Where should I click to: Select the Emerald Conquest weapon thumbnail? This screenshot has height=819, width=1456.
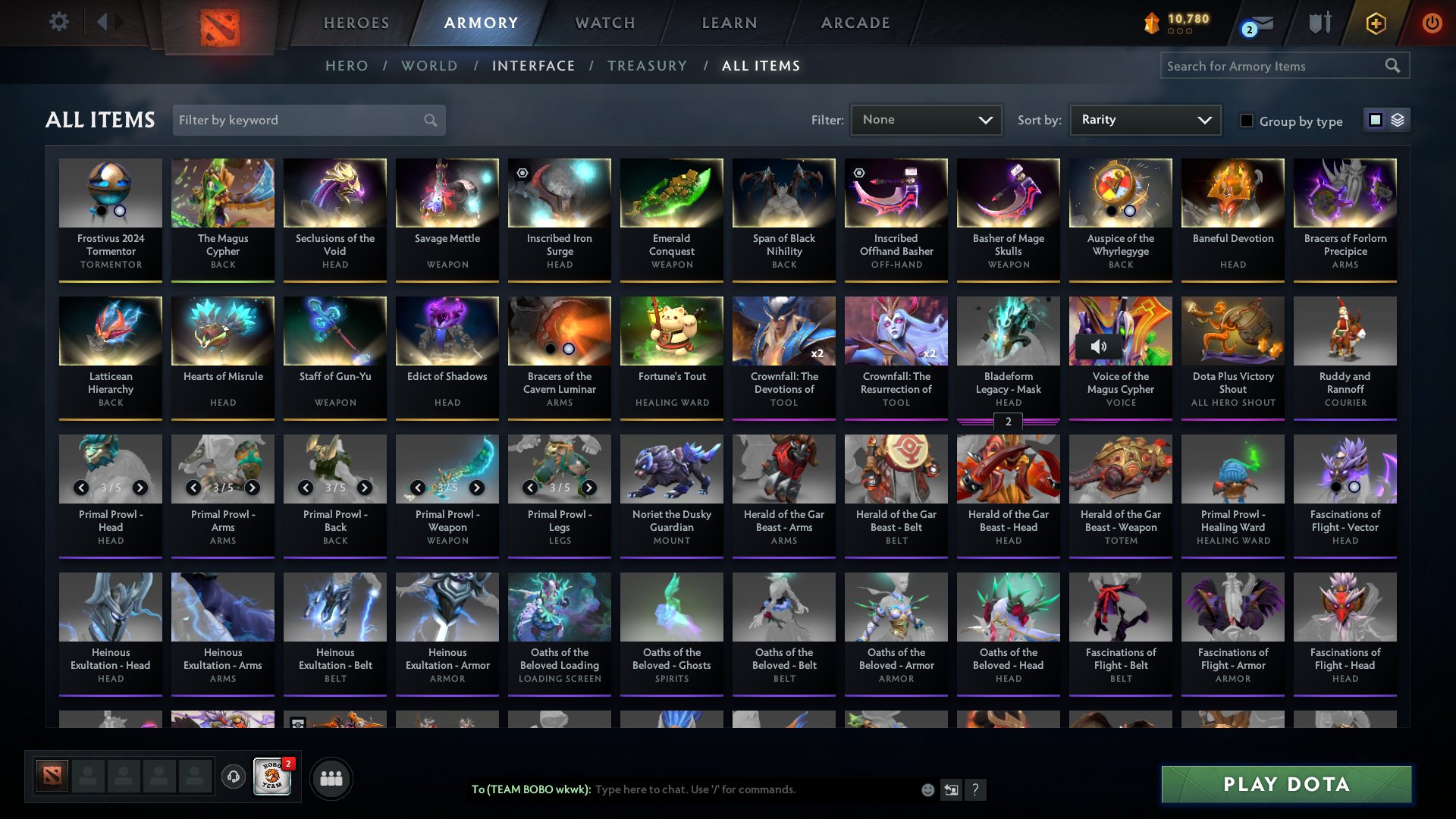click(671, 193)
